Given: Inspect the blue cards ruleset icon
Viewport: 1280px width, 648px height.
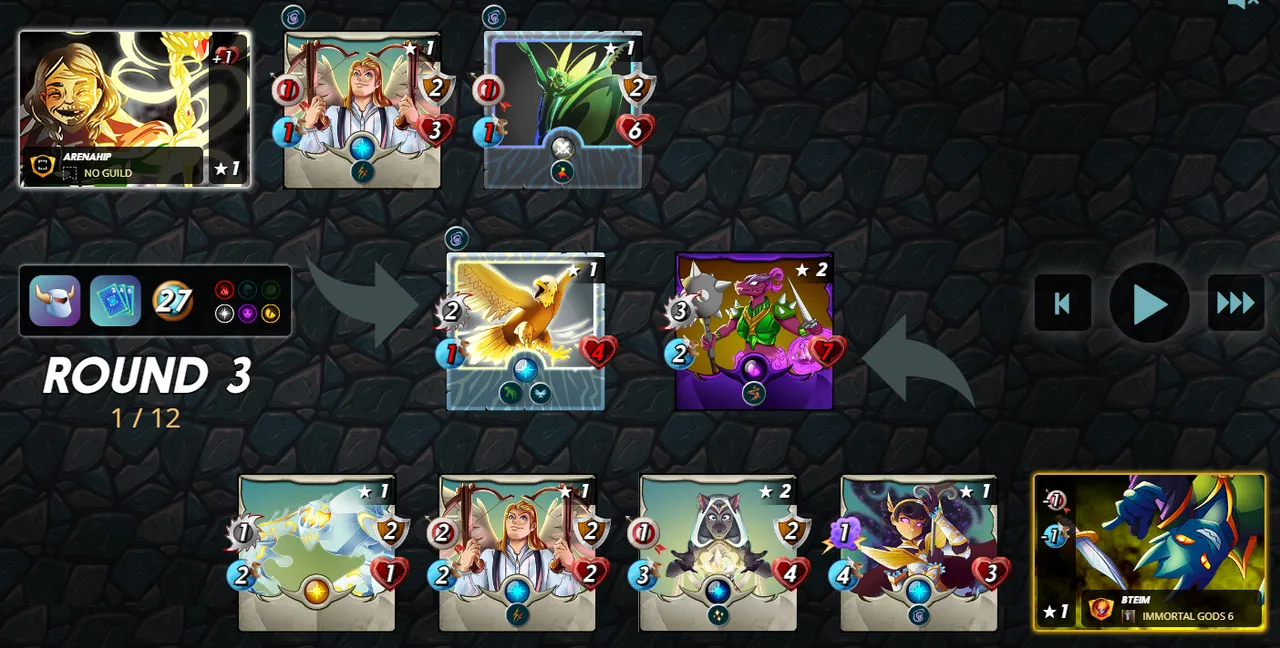Looking at the screenshot, I should [x=115, y=301].
